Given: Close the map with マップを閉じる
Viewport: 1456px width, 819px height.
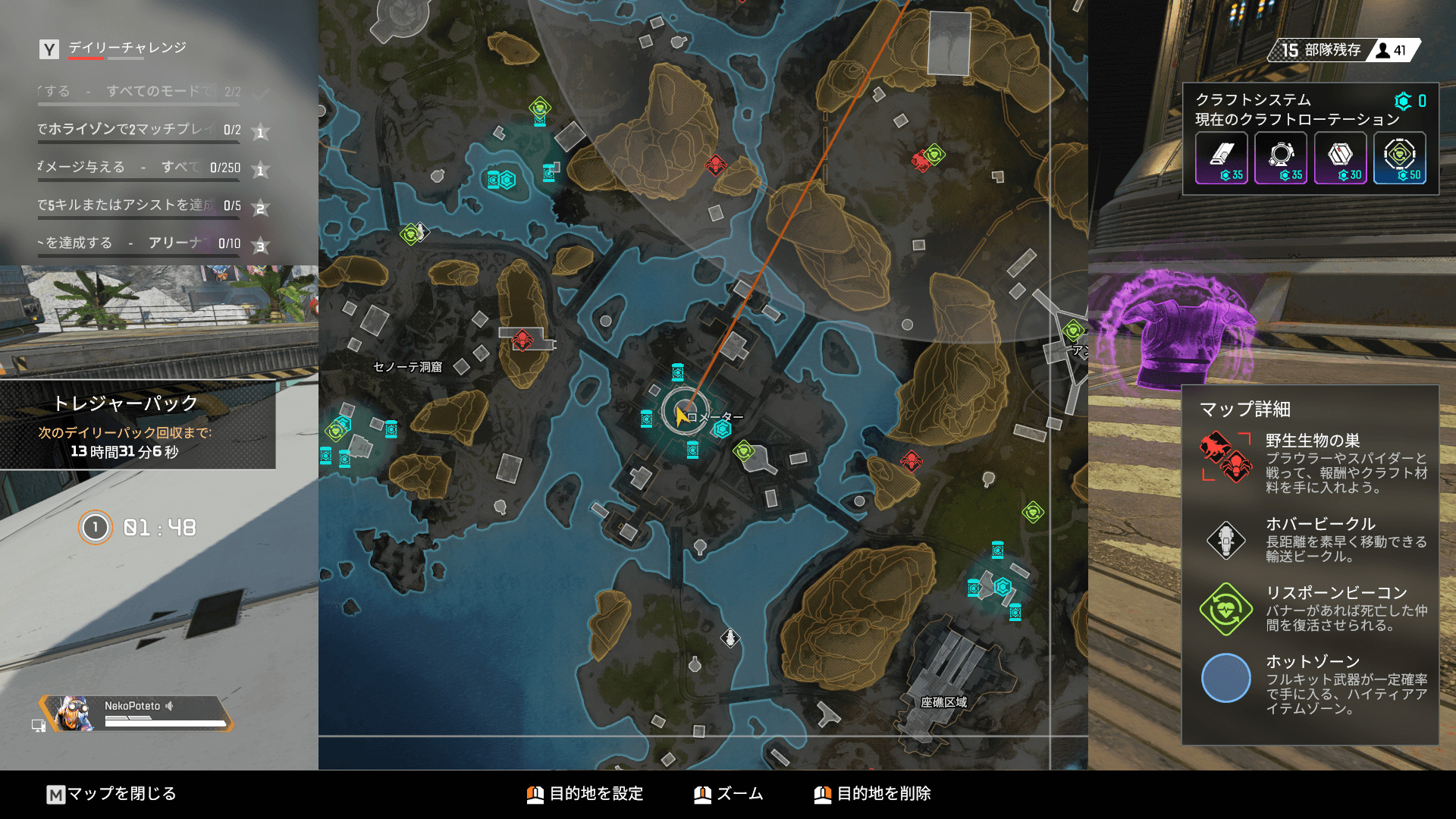Looking at the screenshot, I should pos(111,794).
